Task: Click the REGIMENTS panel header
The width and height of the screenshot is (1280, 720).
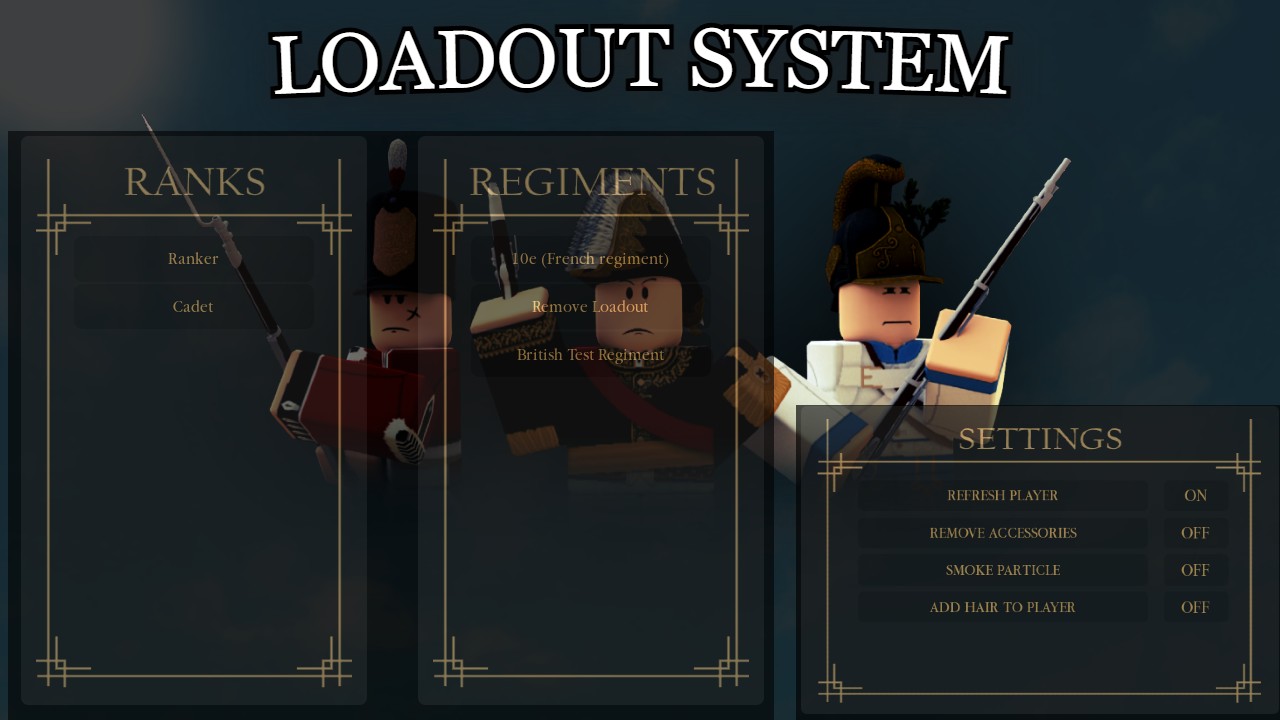Action: click(591, 181)
